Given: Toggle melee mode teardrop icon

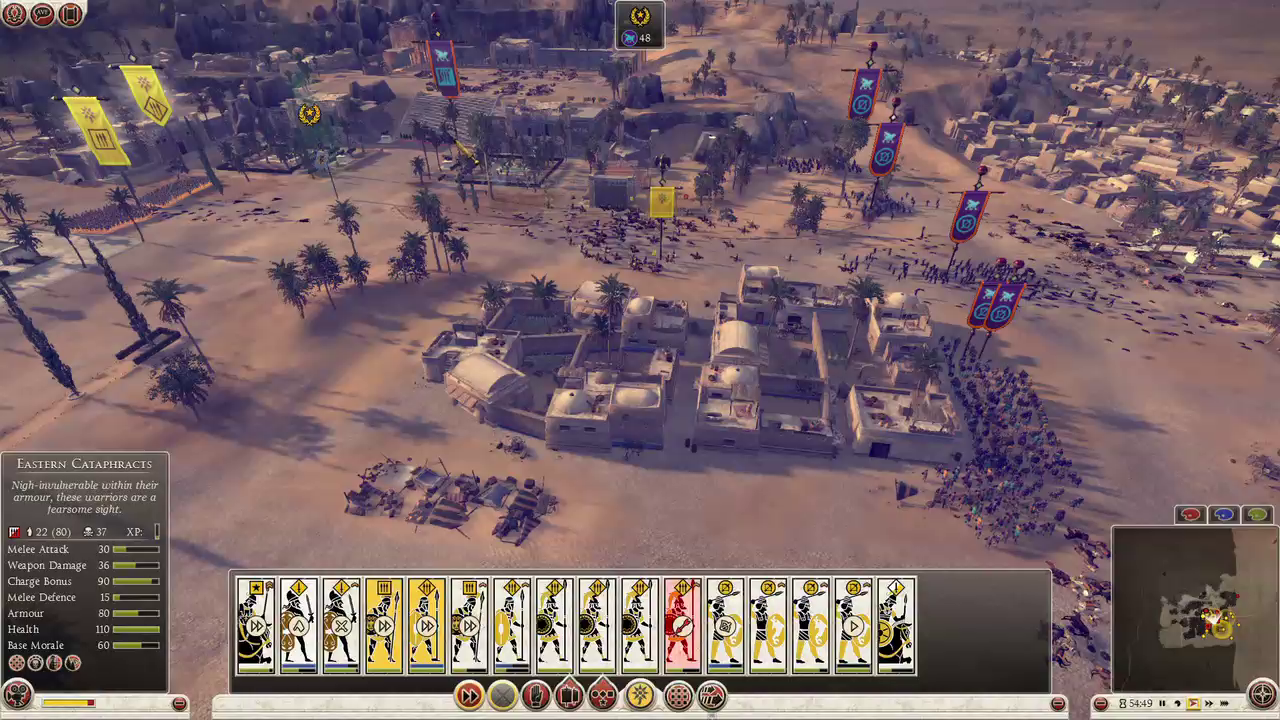Looking at the screenshot, I should 570,696.
